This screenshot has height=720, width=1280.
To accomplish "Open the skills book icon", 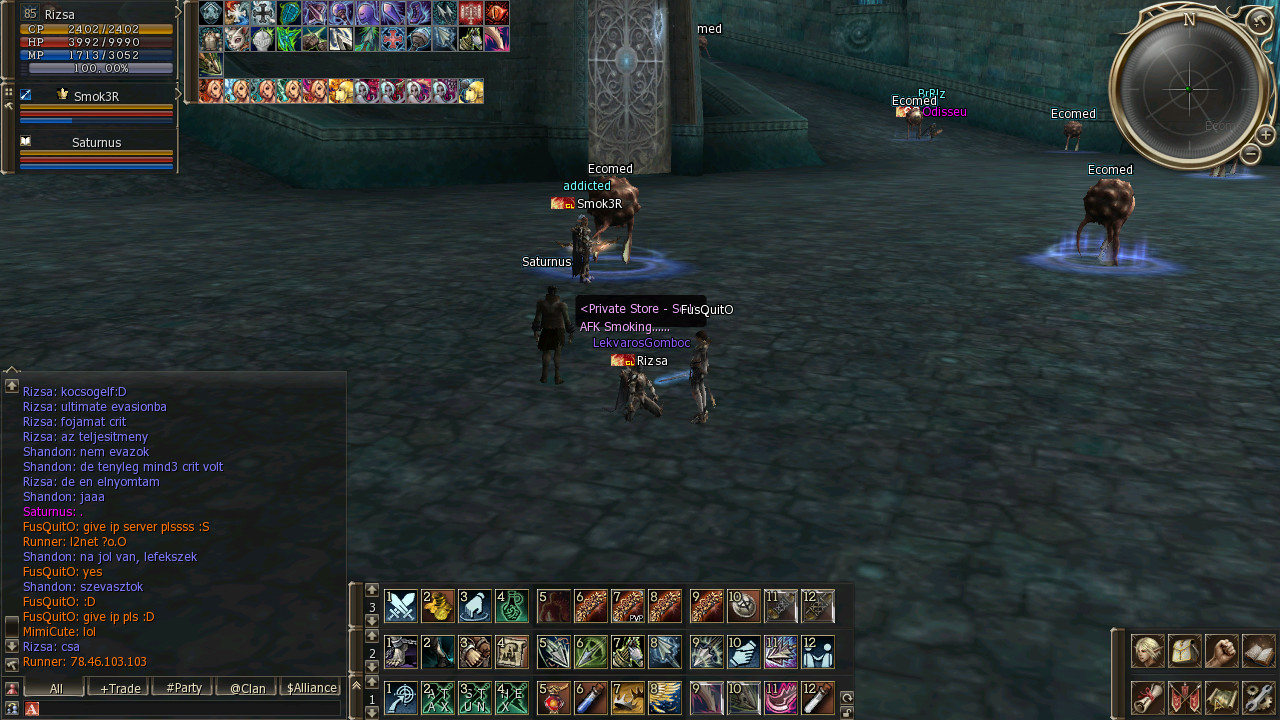I will [1259, 651].
